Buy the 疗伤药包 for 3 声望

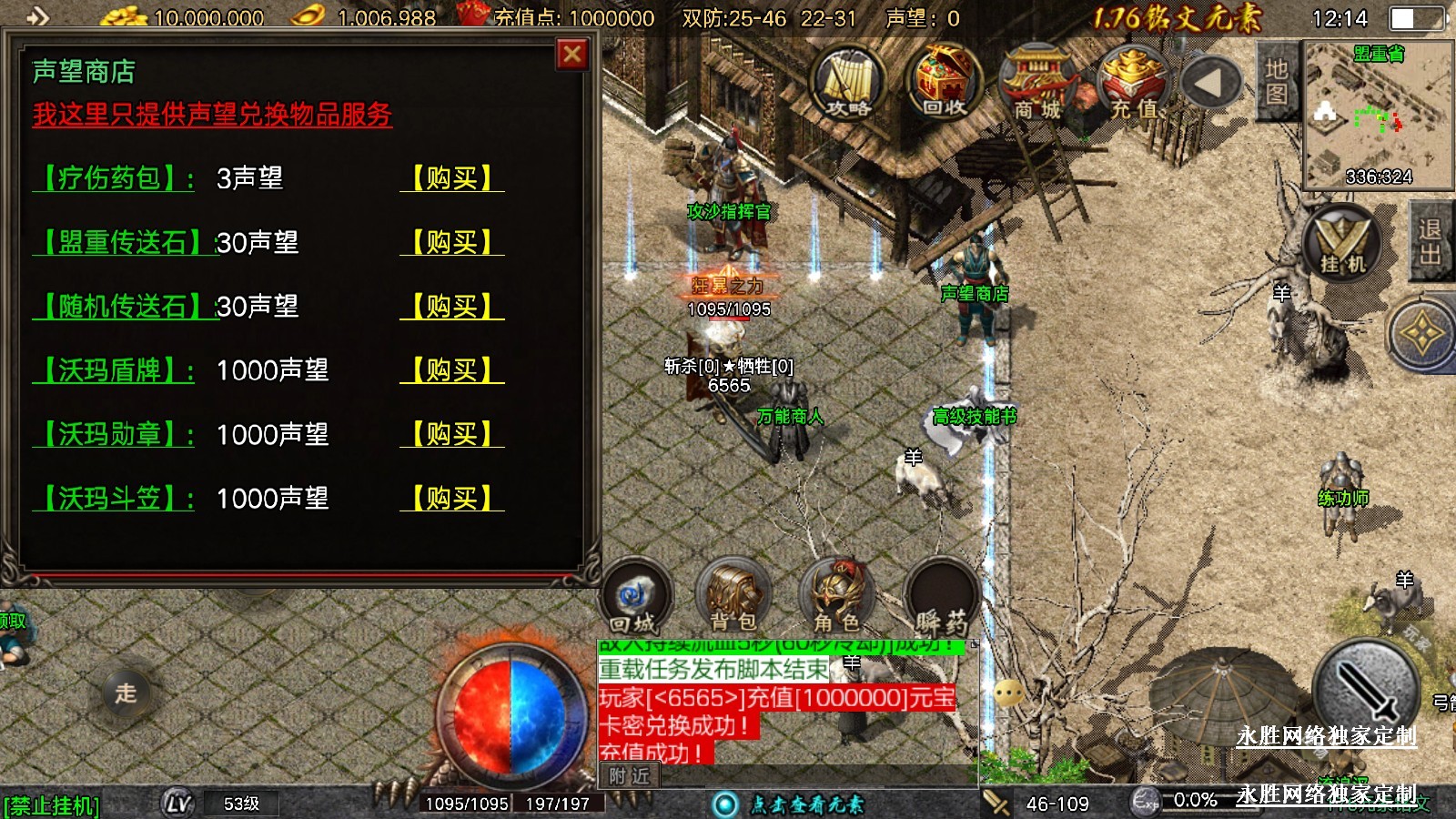(451, 178)
